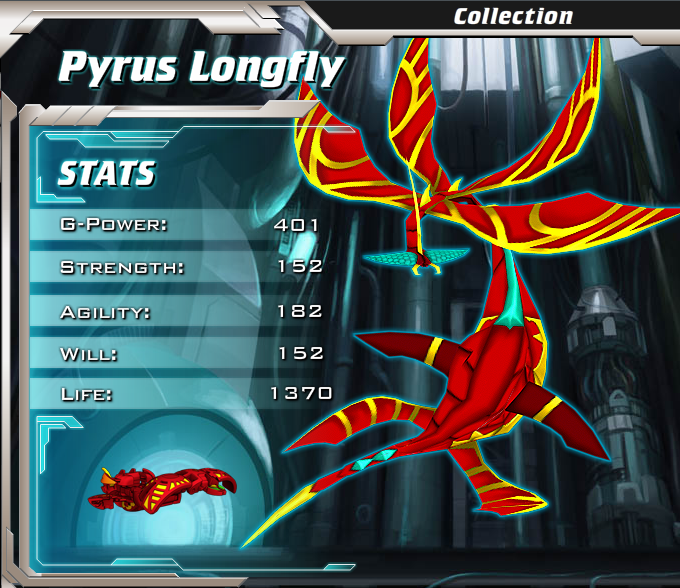
Task: Open the Collection header tab
Action: [x=513, y=16]
